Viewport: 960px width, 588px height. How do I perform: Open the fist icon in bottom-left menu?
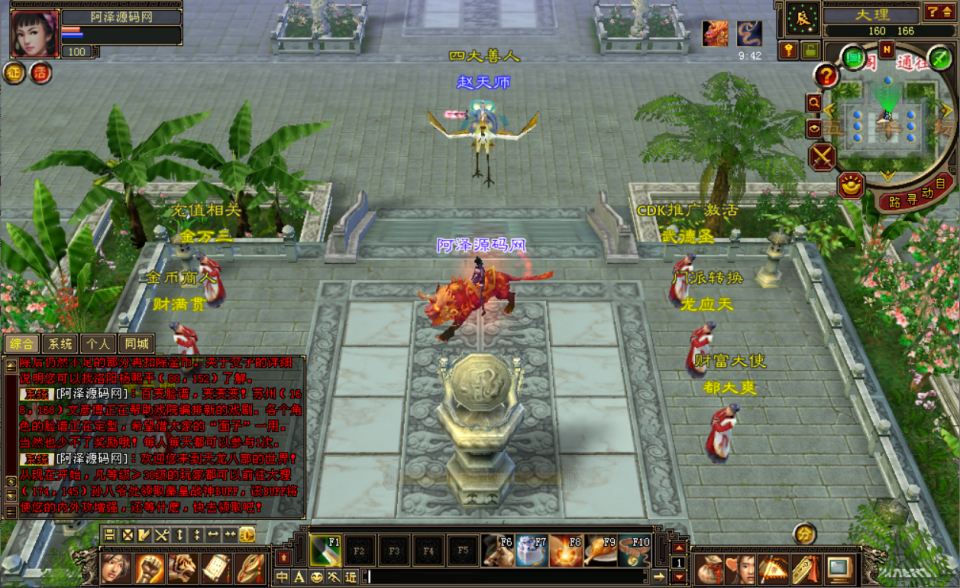[x=150, y=568]
